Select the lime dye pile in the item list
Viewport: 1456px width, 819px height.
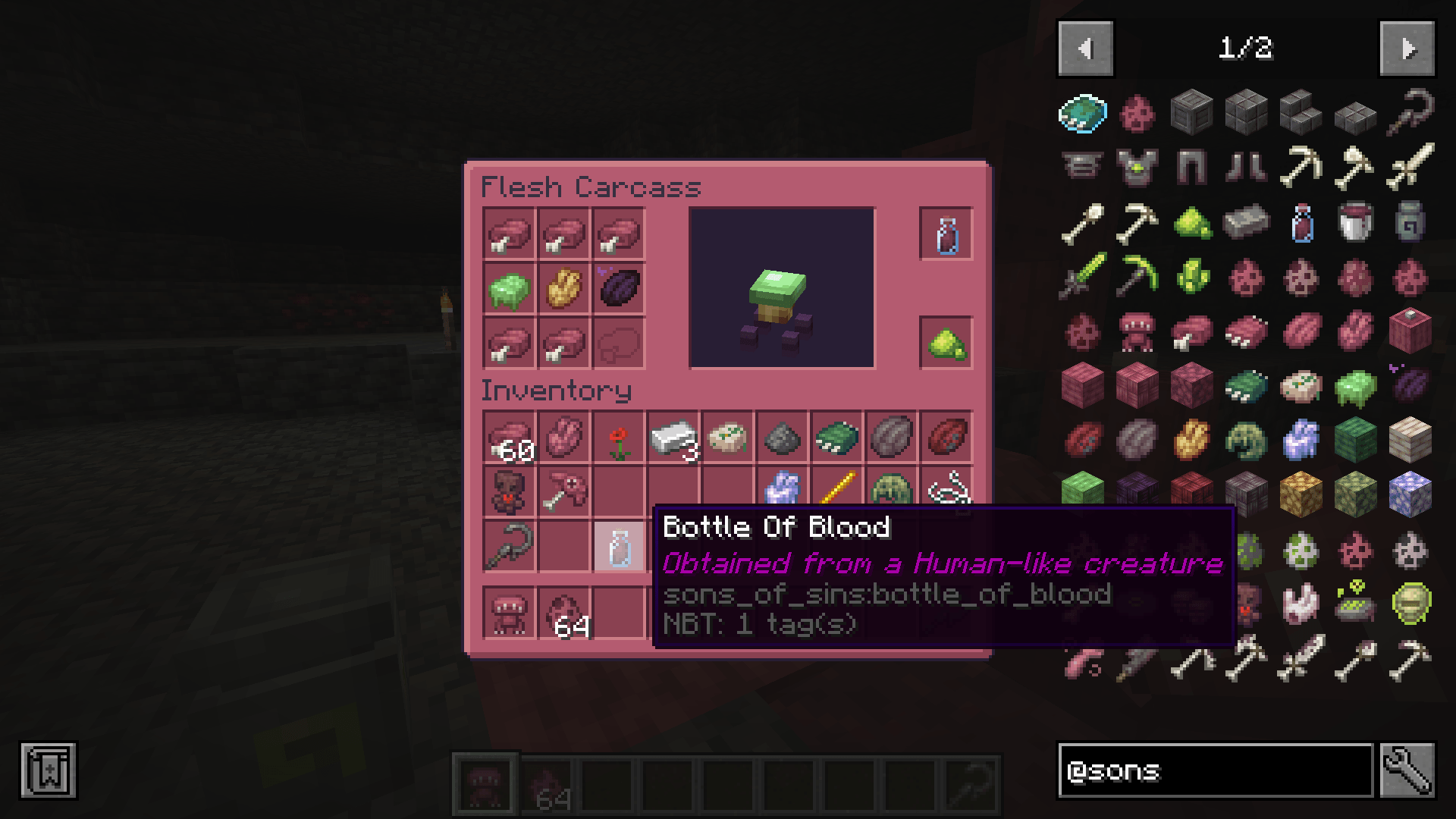1191,222
